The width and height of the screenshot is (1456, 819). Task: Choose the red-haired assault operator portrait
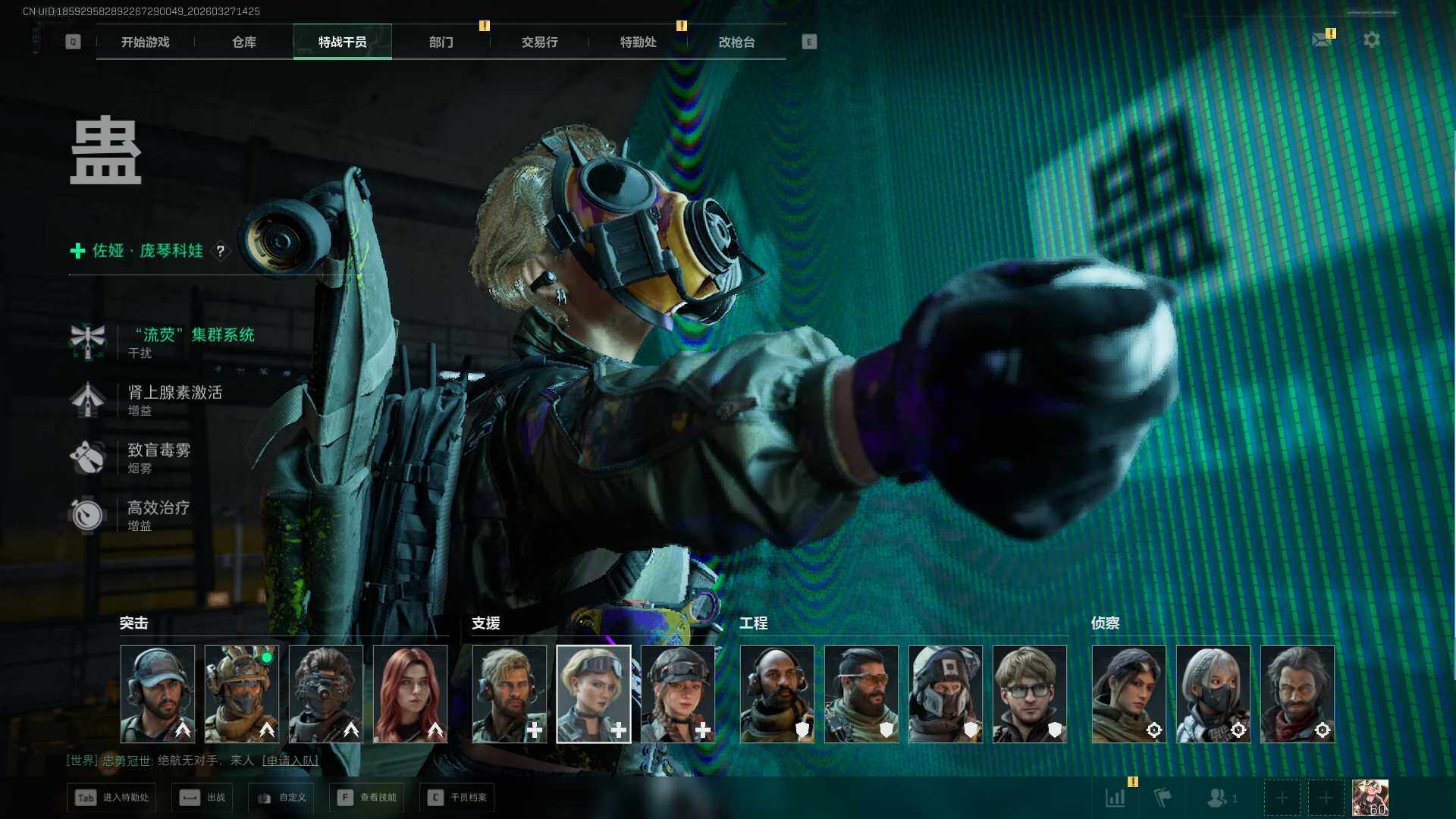coord(410,694)
